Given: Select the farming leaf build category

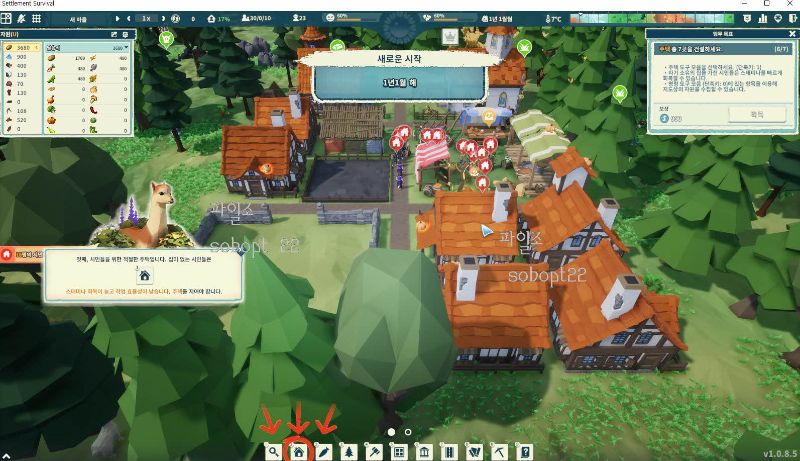Looking at the screenshot, I should (322, 451).
